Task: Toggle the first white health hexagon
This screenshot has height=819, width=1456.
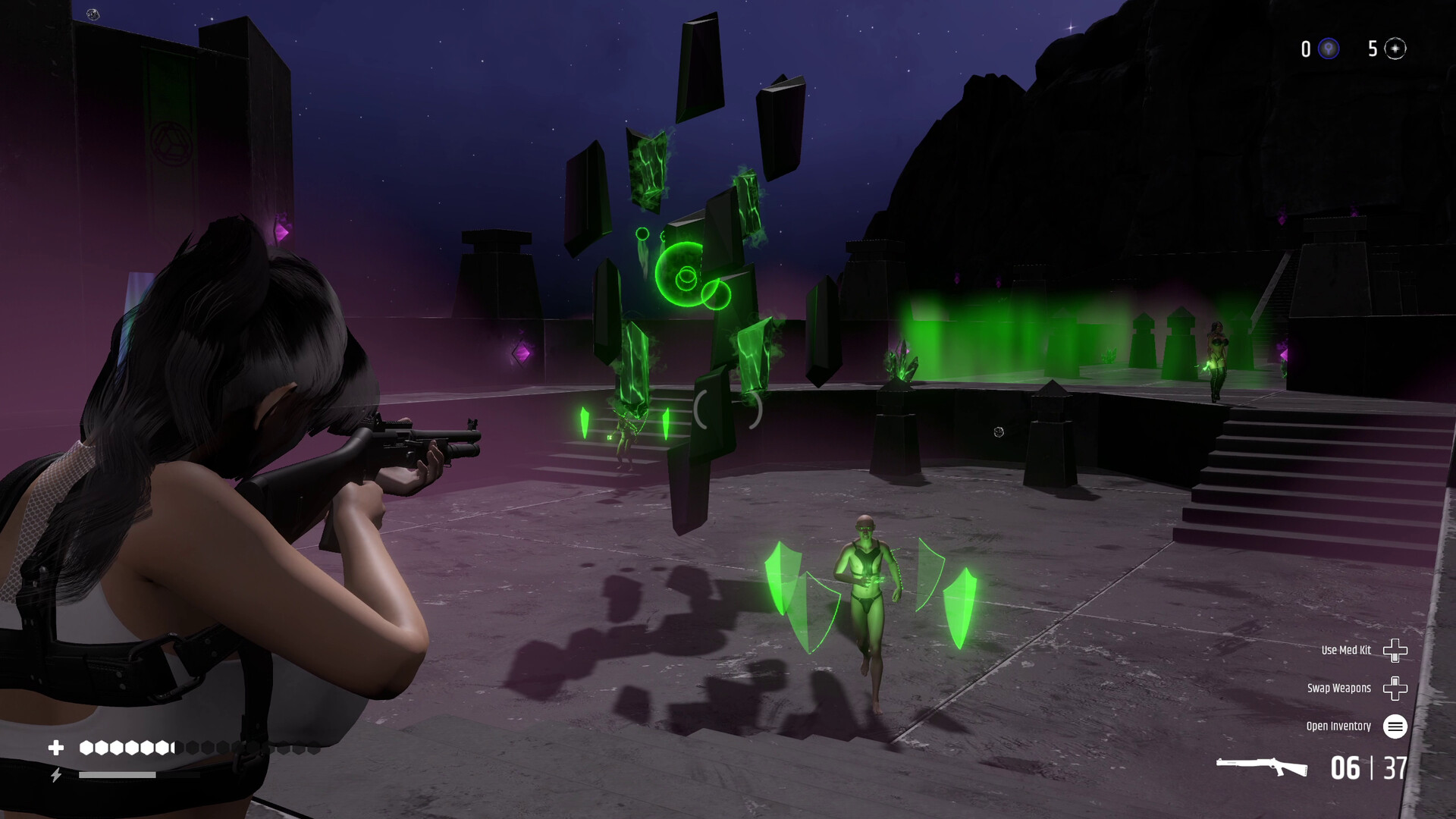Action: coord(87,747)
